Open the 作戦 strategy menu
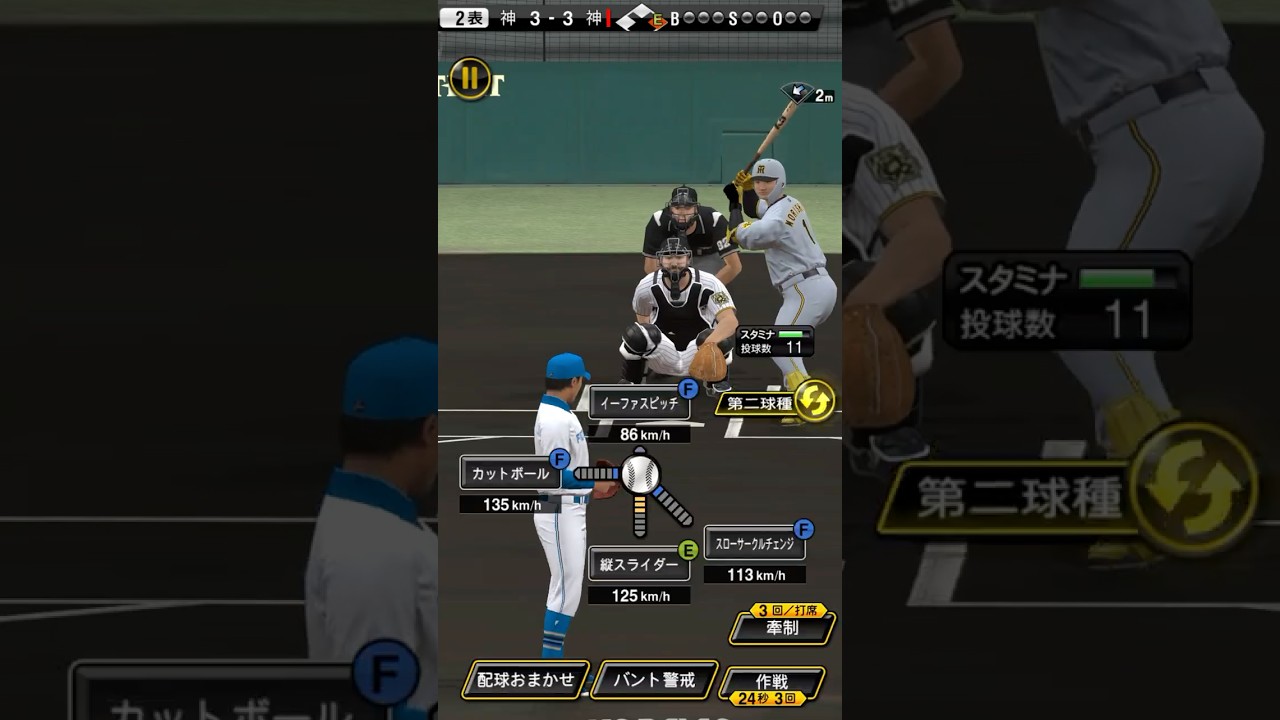Screen dimensions: 1280x720 click(772, 681)
